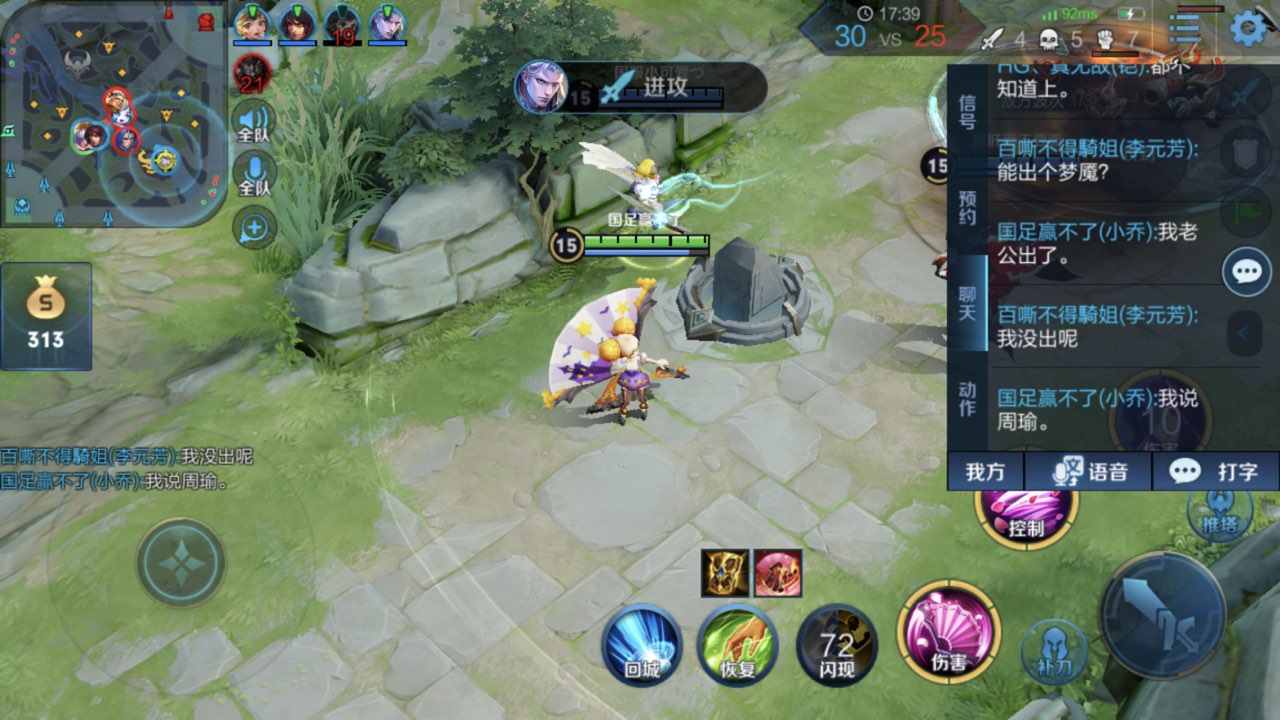Use the 恢复 heal ability
This screenshot has width=1280, height=720.
pos(738,645)
